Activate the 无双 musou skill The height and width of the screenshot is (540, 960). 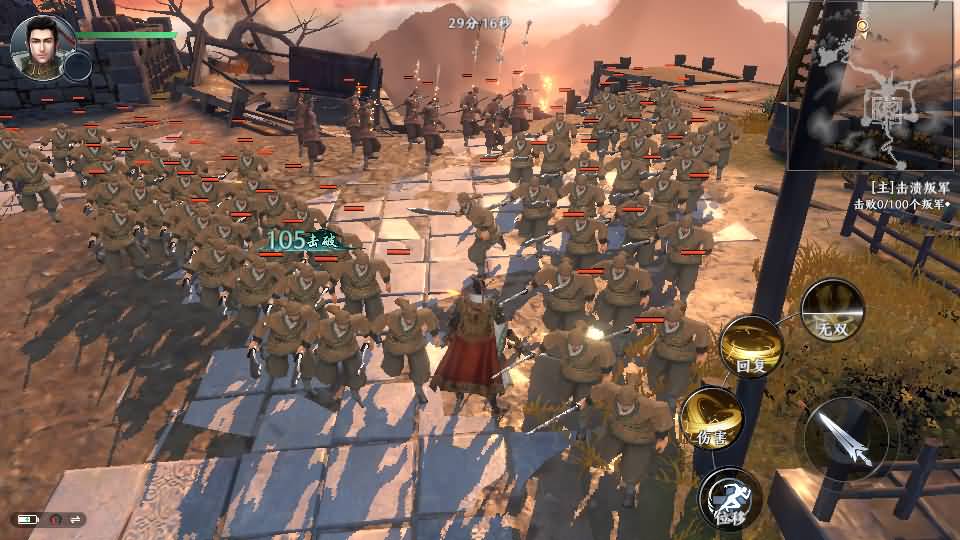[x=832, y=310]
